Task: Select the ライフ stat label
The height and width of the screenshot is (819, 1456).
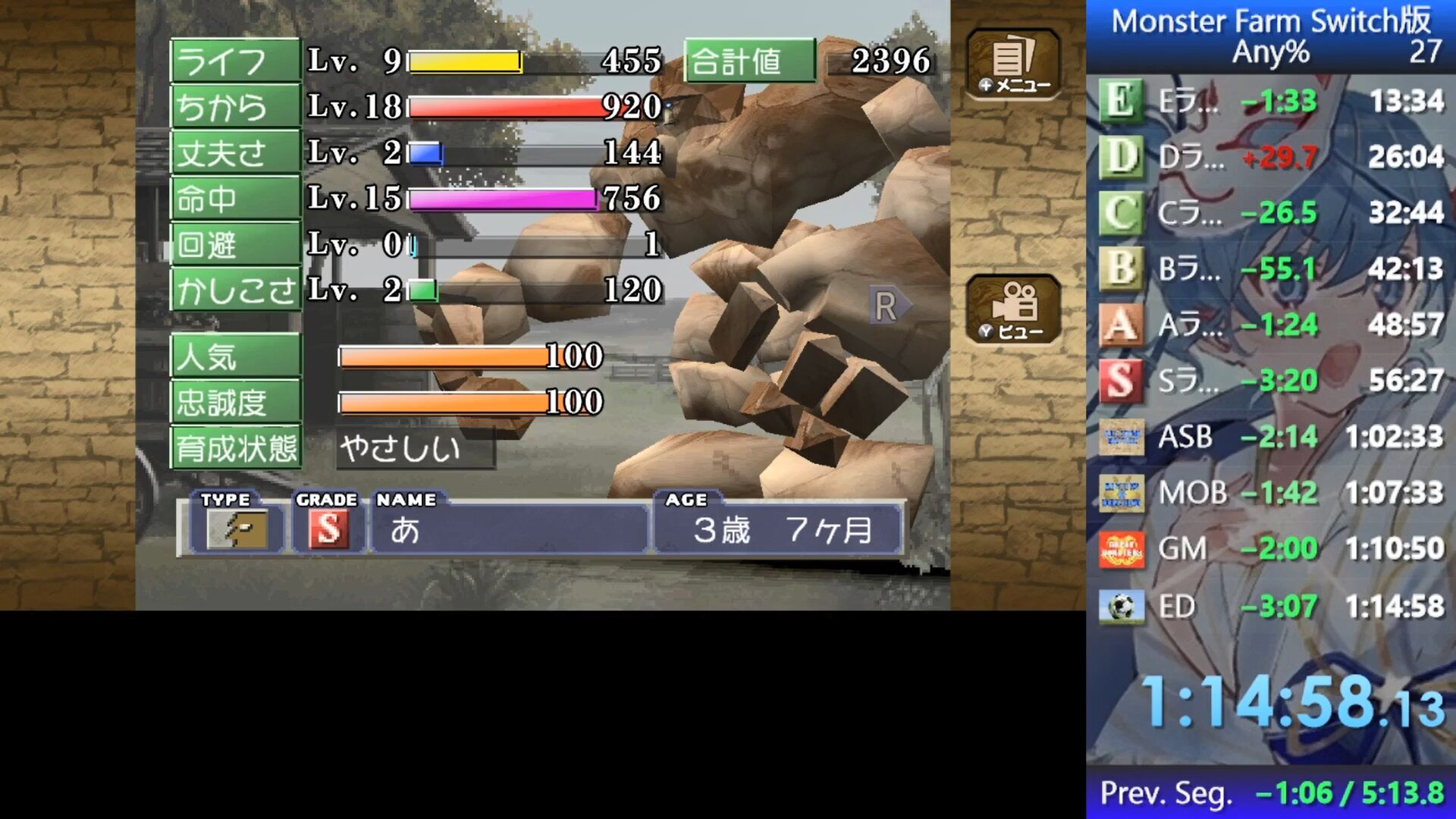Action: [234, 61]
